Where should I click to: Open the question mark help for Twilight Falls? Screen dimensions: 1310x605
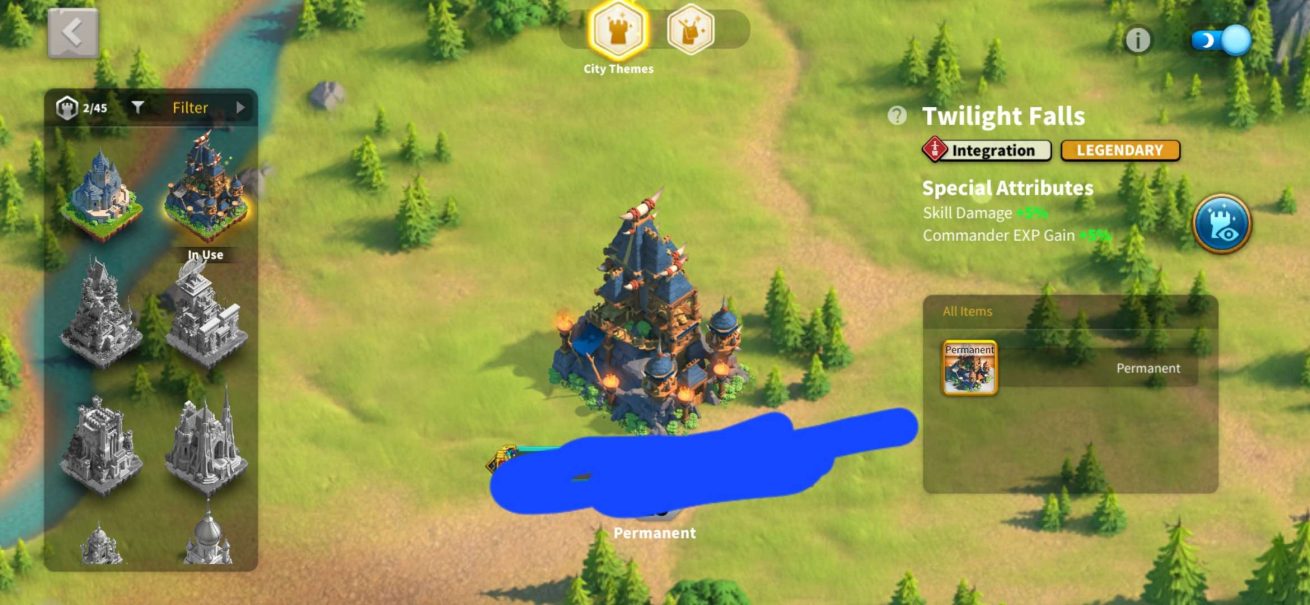pos(897,116)
